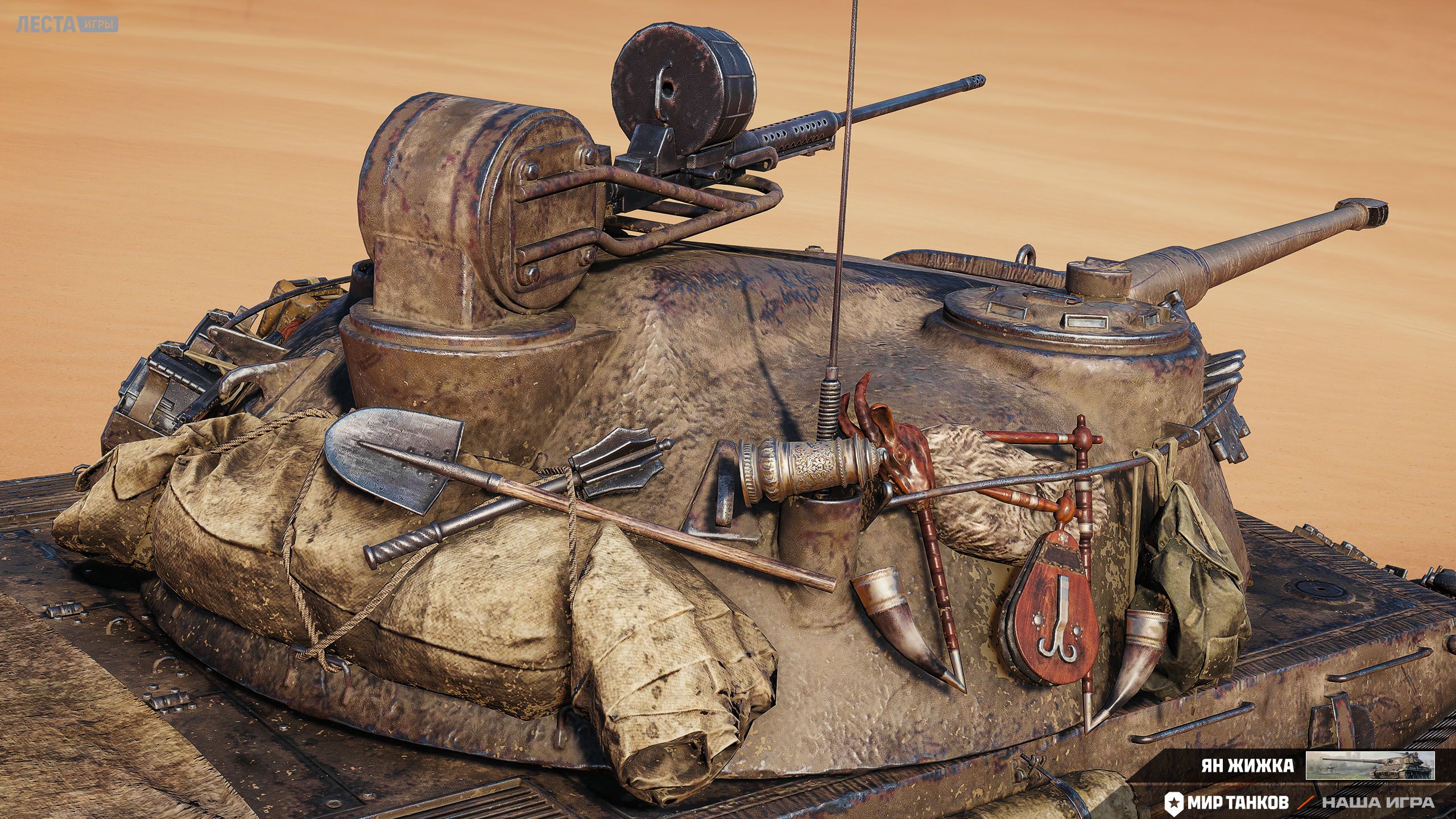
Task: Click the Ян Жижка tank thumbnail
Action: [x=1370, y=765]
